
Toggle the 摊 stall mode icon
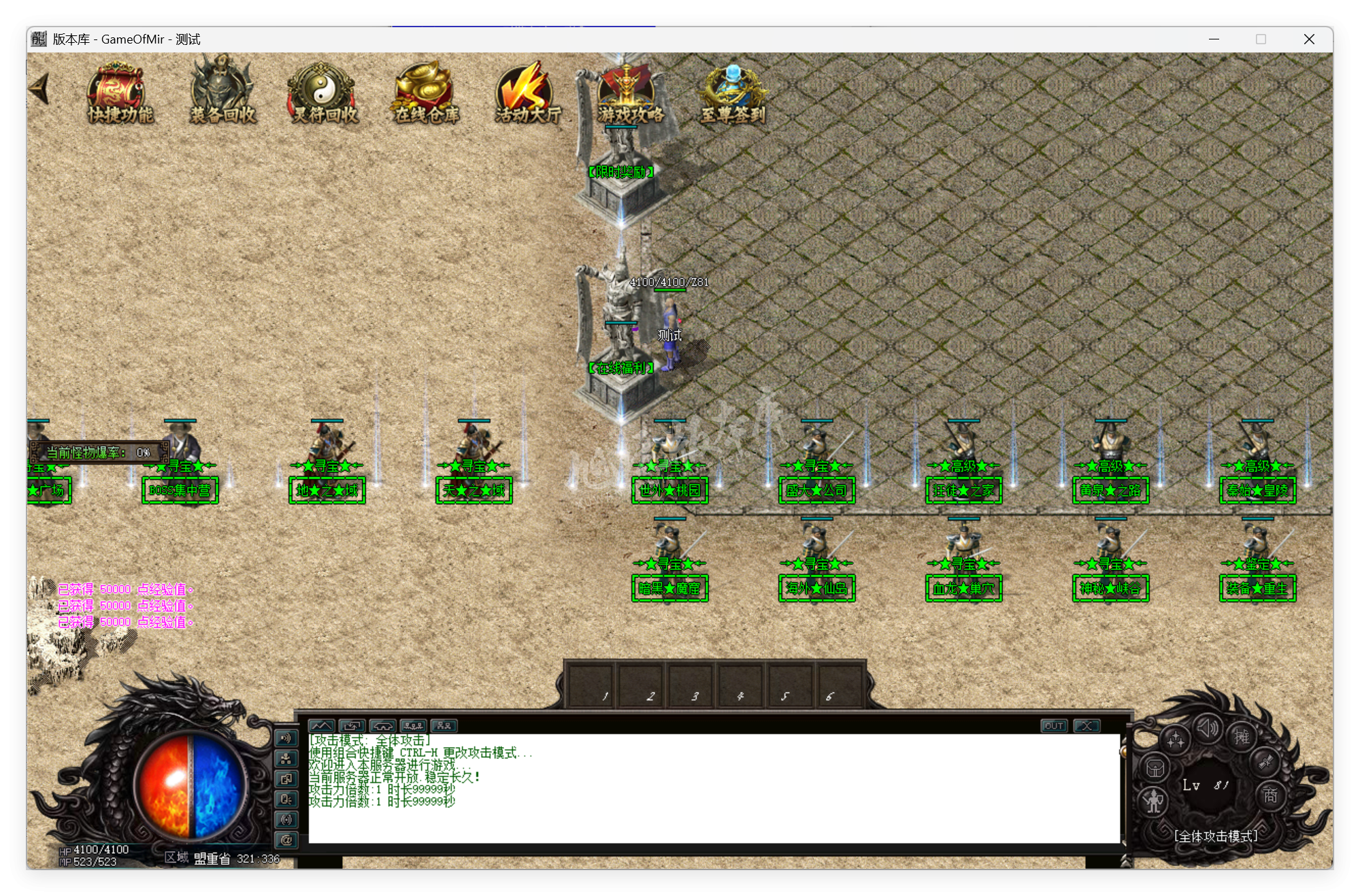tap(1242, 737)
